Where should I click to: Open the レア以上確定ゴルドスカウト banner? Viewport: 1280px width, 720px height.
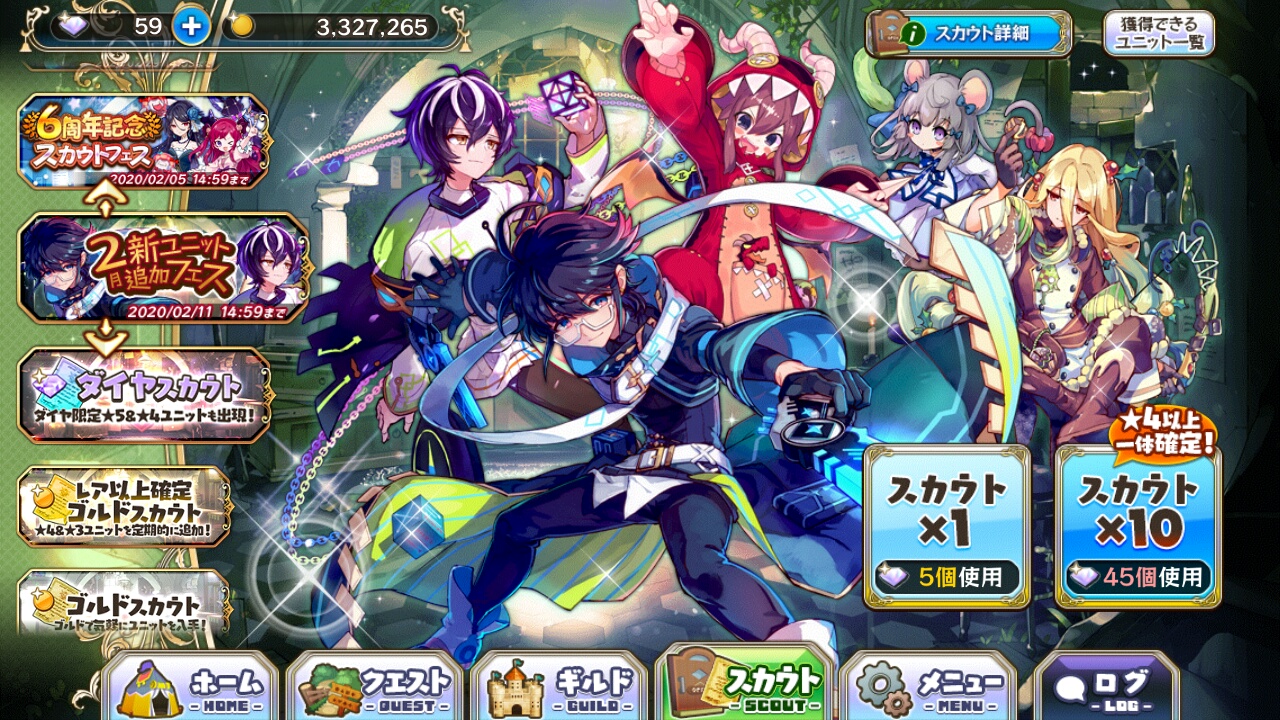124,505
